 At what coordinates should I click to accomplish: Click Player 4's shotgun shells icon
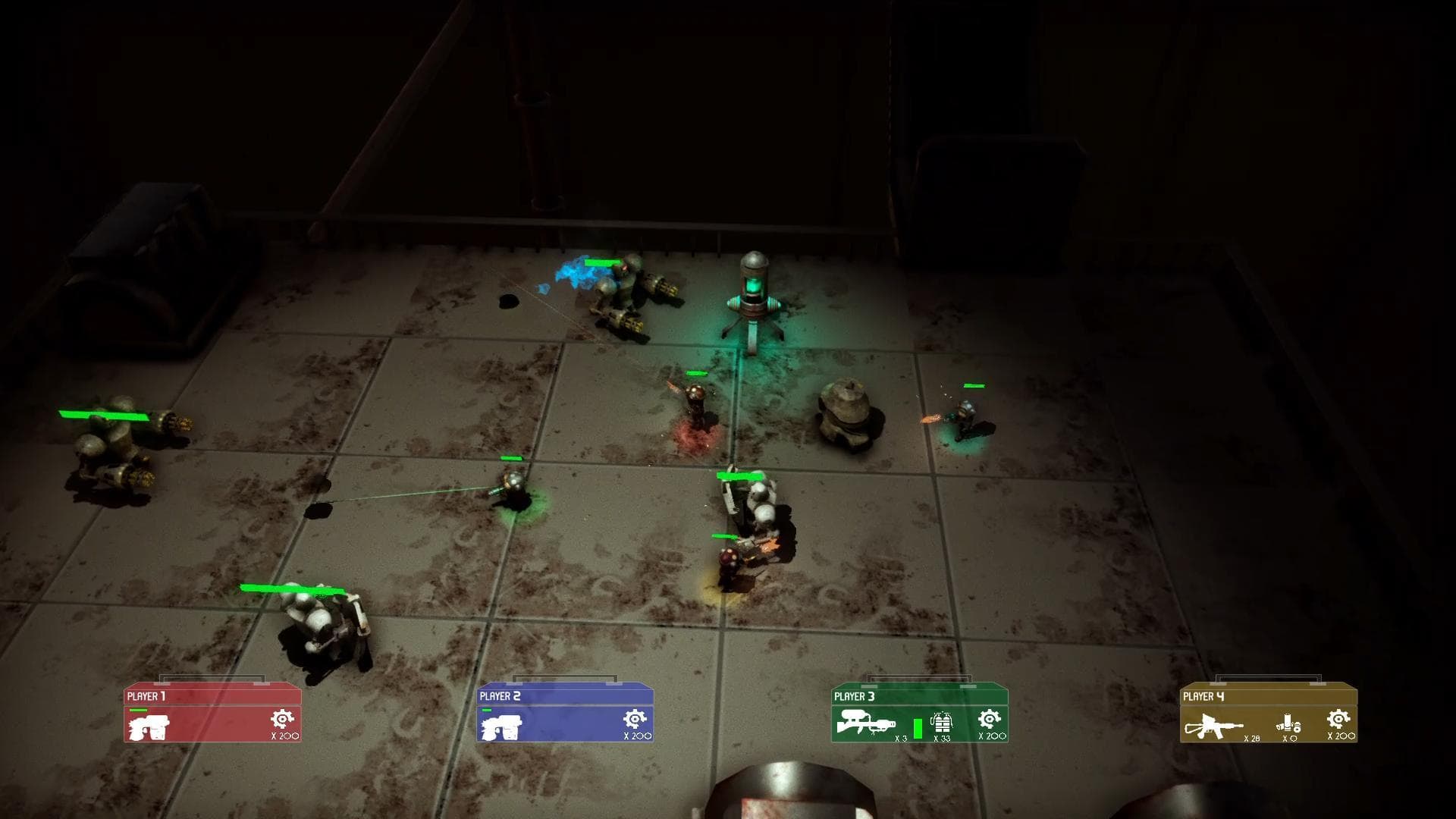[1288, 723]
